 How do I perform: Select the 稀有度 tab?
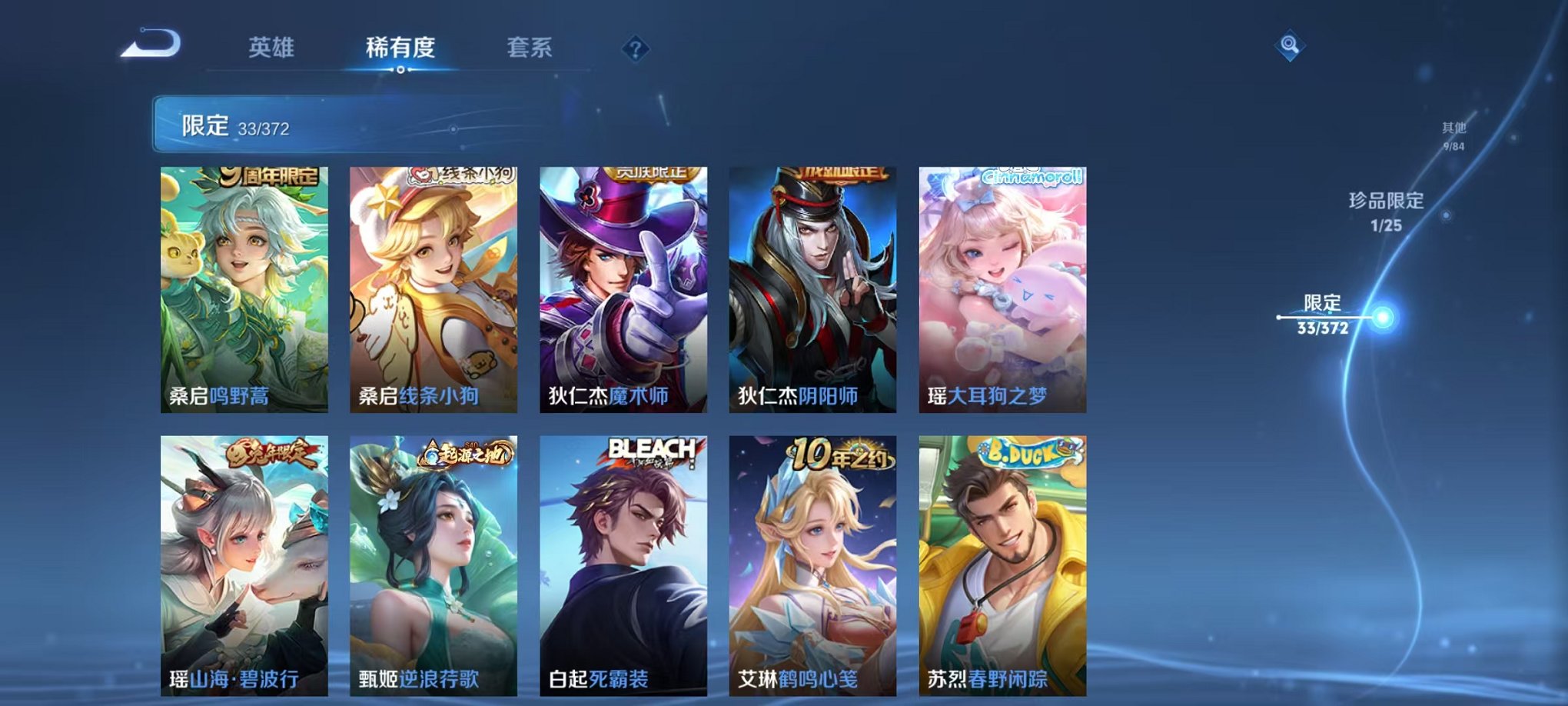point(400,48)
